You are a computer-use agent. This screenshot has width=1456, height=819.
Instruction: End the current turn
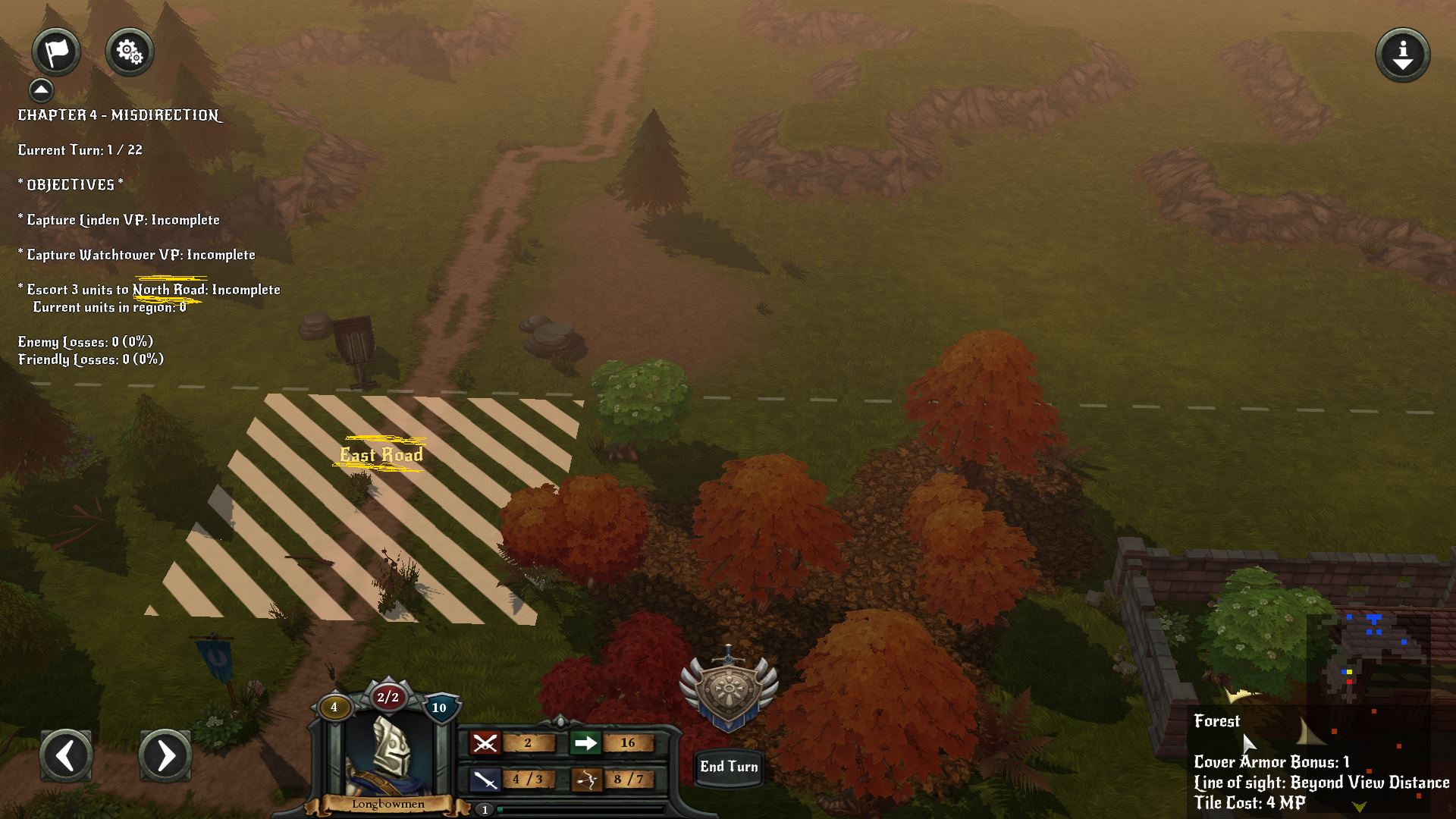pyautogui.click(x=728, y=767)
